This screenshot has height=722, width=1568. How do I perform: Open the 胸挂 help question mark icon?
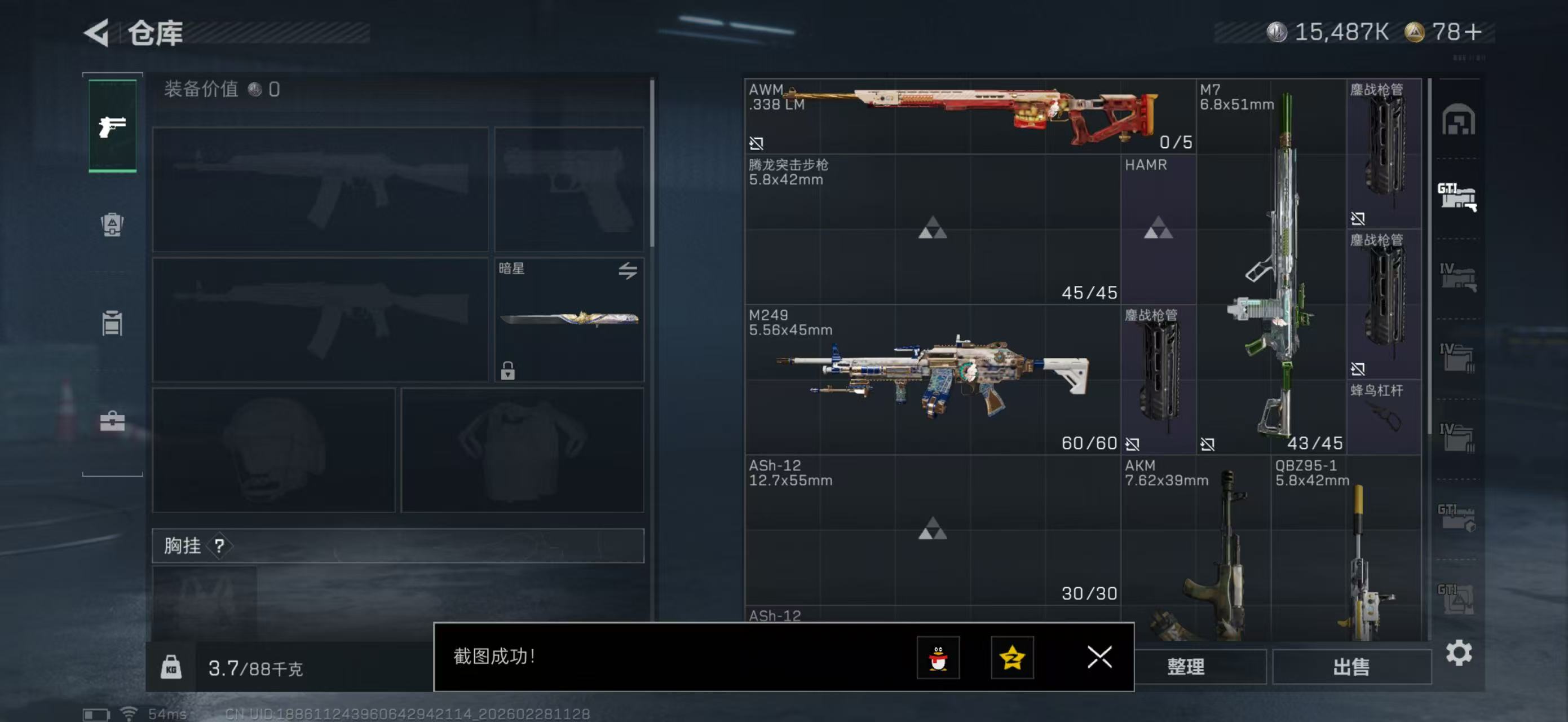click(219, 547)
